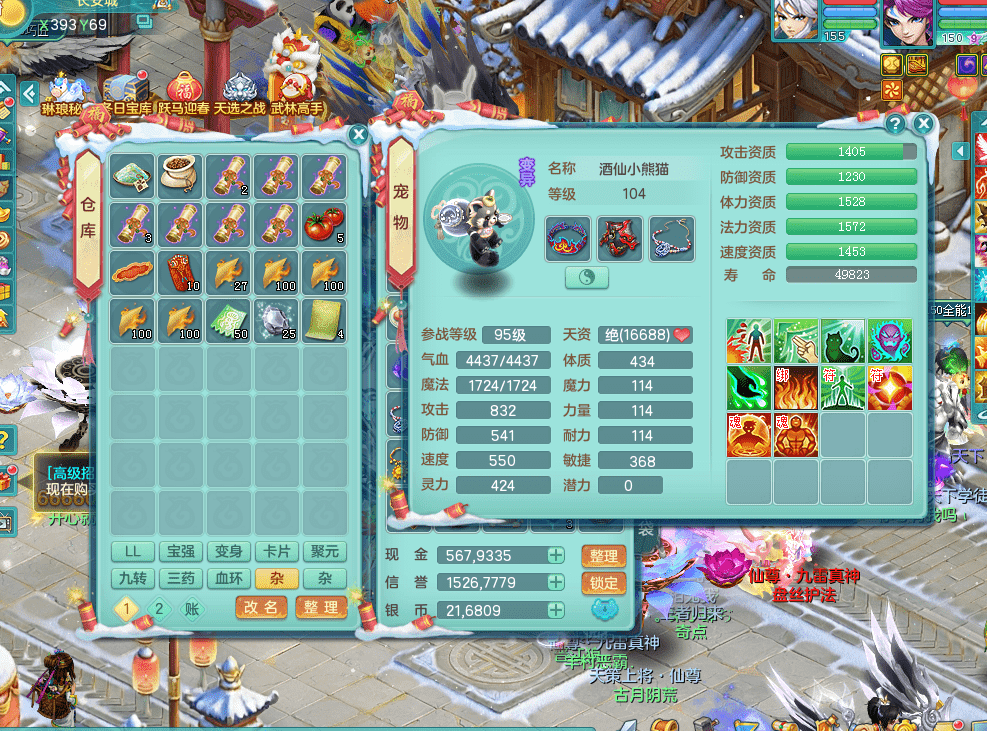Screen dimensions: 987x731
Task: Close the pet info panel
Action: tap(923, 124)
